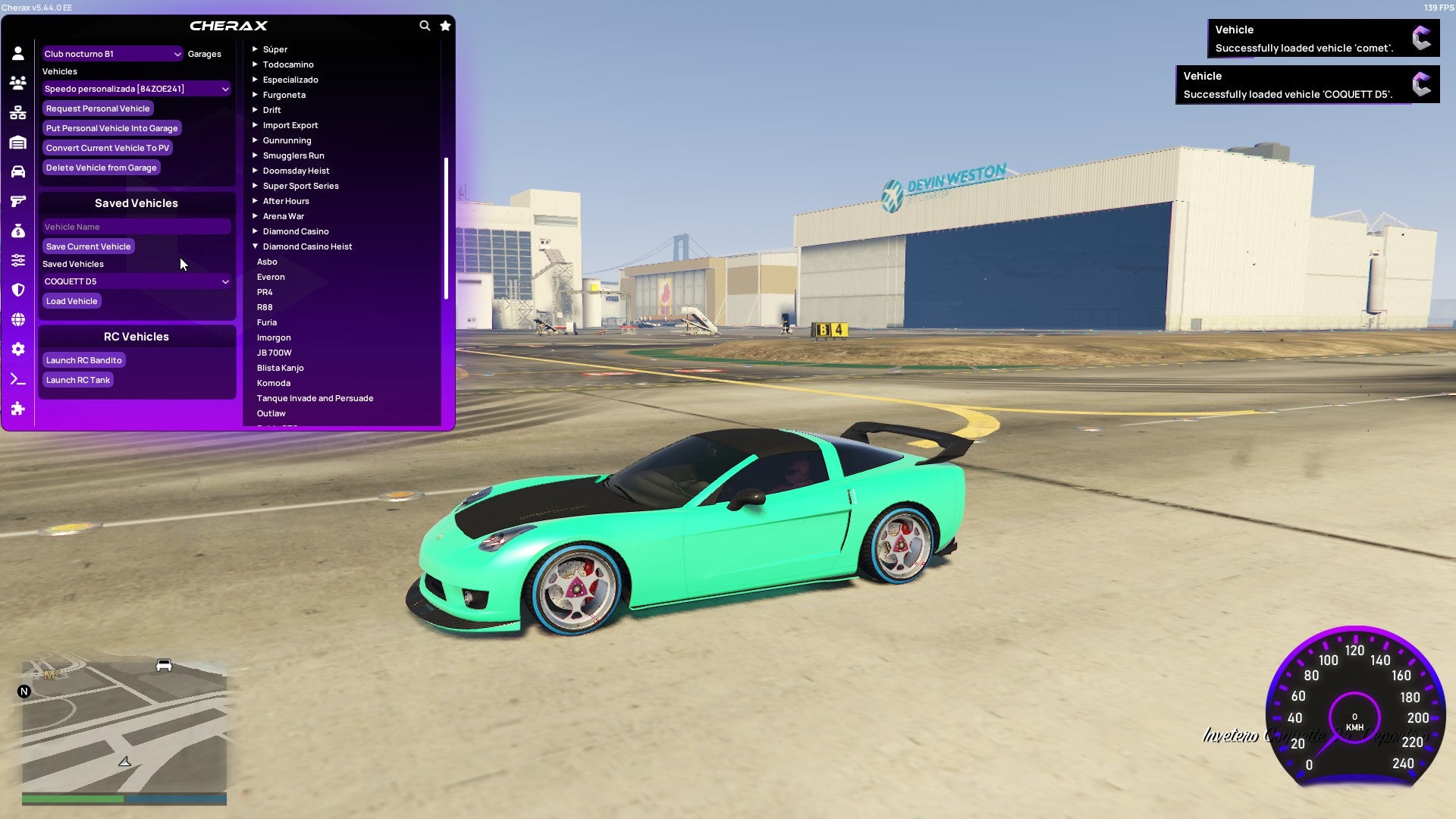Image resolution: width=1456 pixels, height=819 pixels.
Task: Select the Lua terminal icon
Action: point(18,379)
